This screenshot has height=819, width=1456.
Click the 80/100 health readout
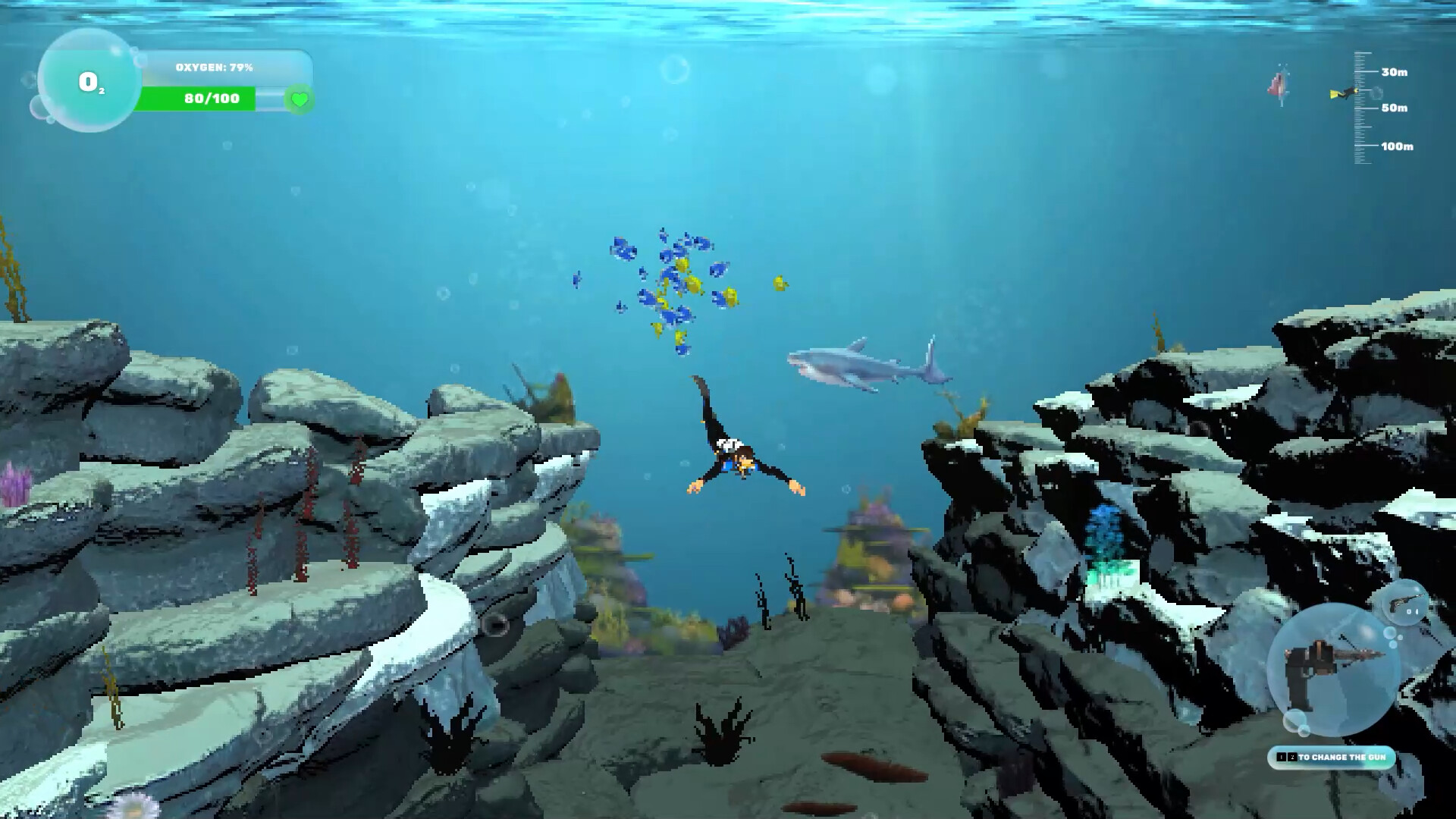212,98
